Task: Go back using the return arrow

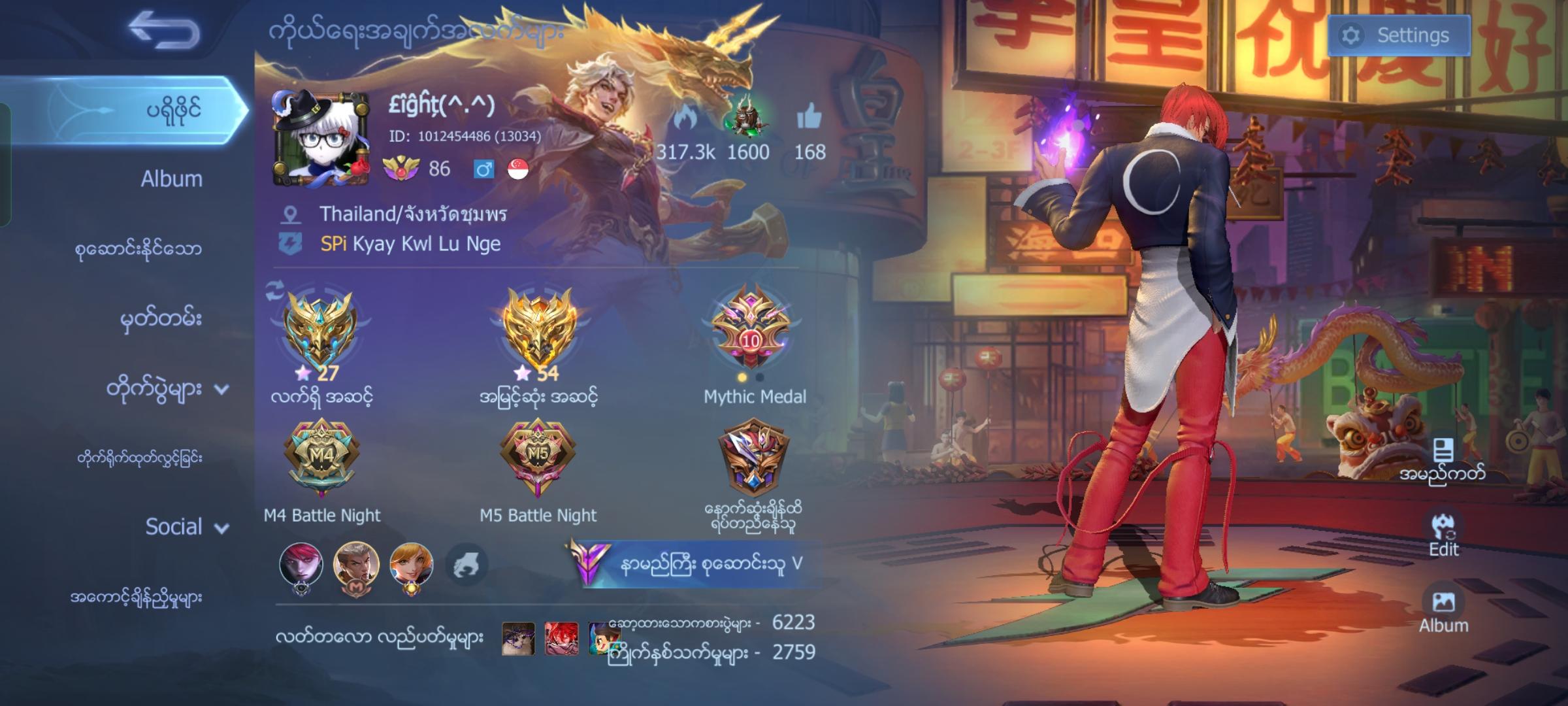Action: (164, 31)
